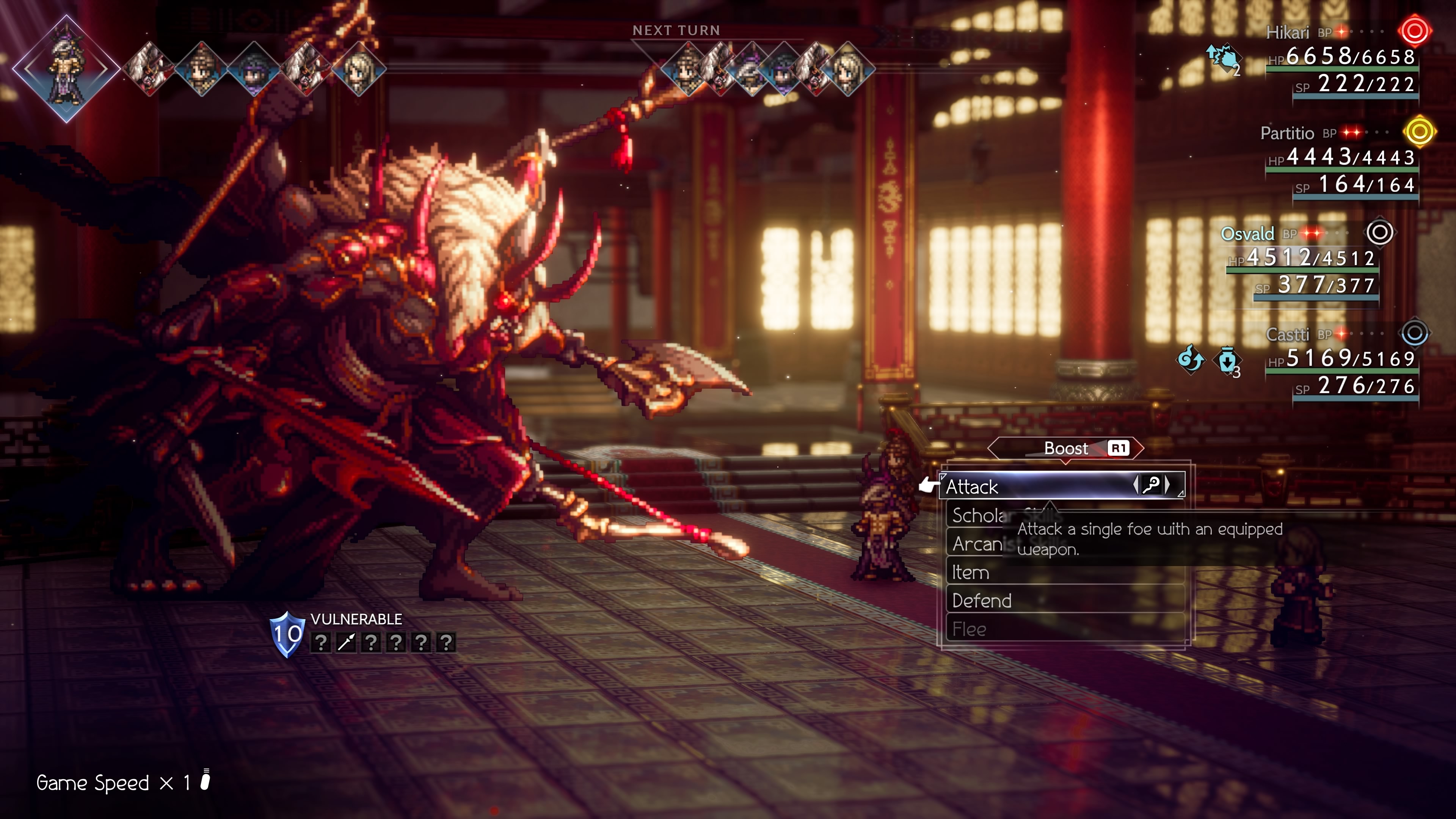Click the current-turn large portrait
1456x819 pixels.
(x=66, y=69)
